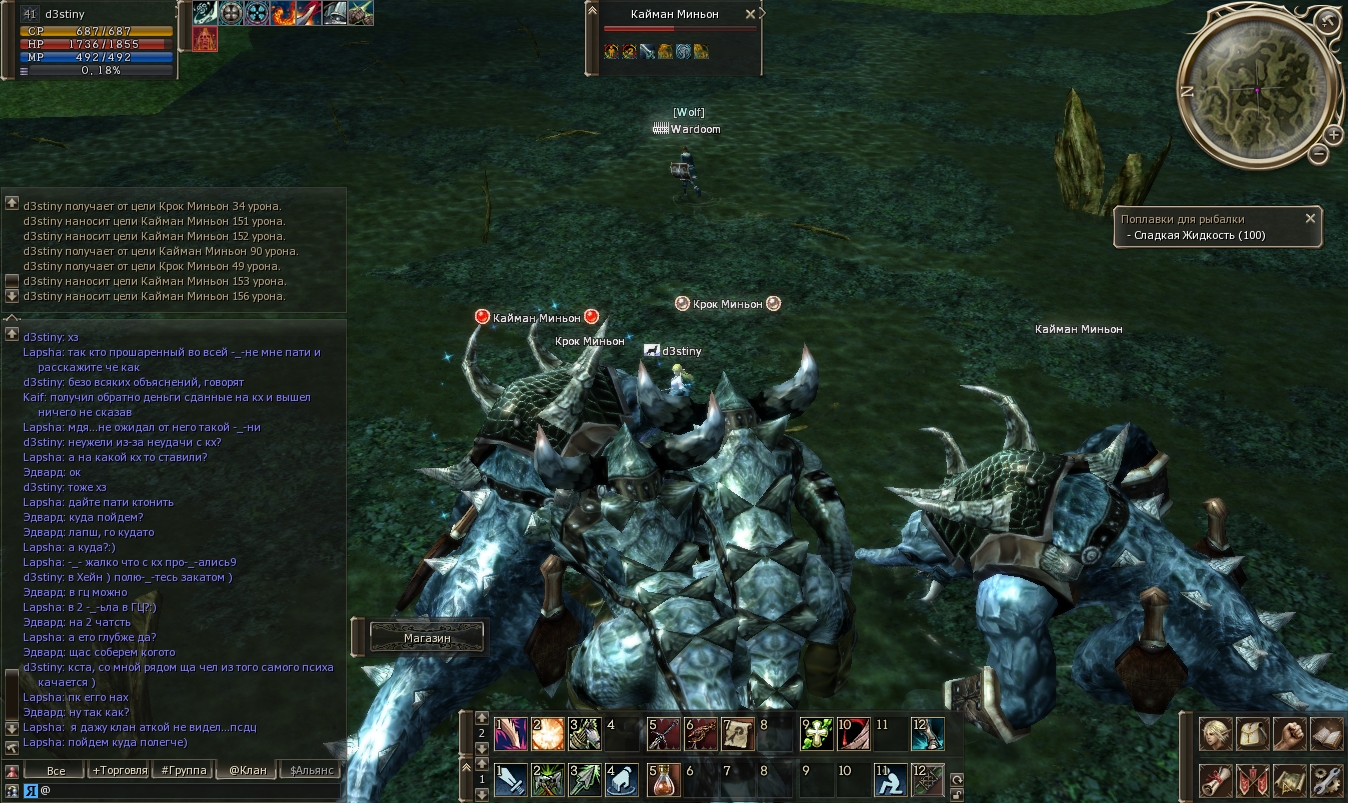Activate the green cross heal skill
This screenshot has width=1348, height=803.
point(815,734)
